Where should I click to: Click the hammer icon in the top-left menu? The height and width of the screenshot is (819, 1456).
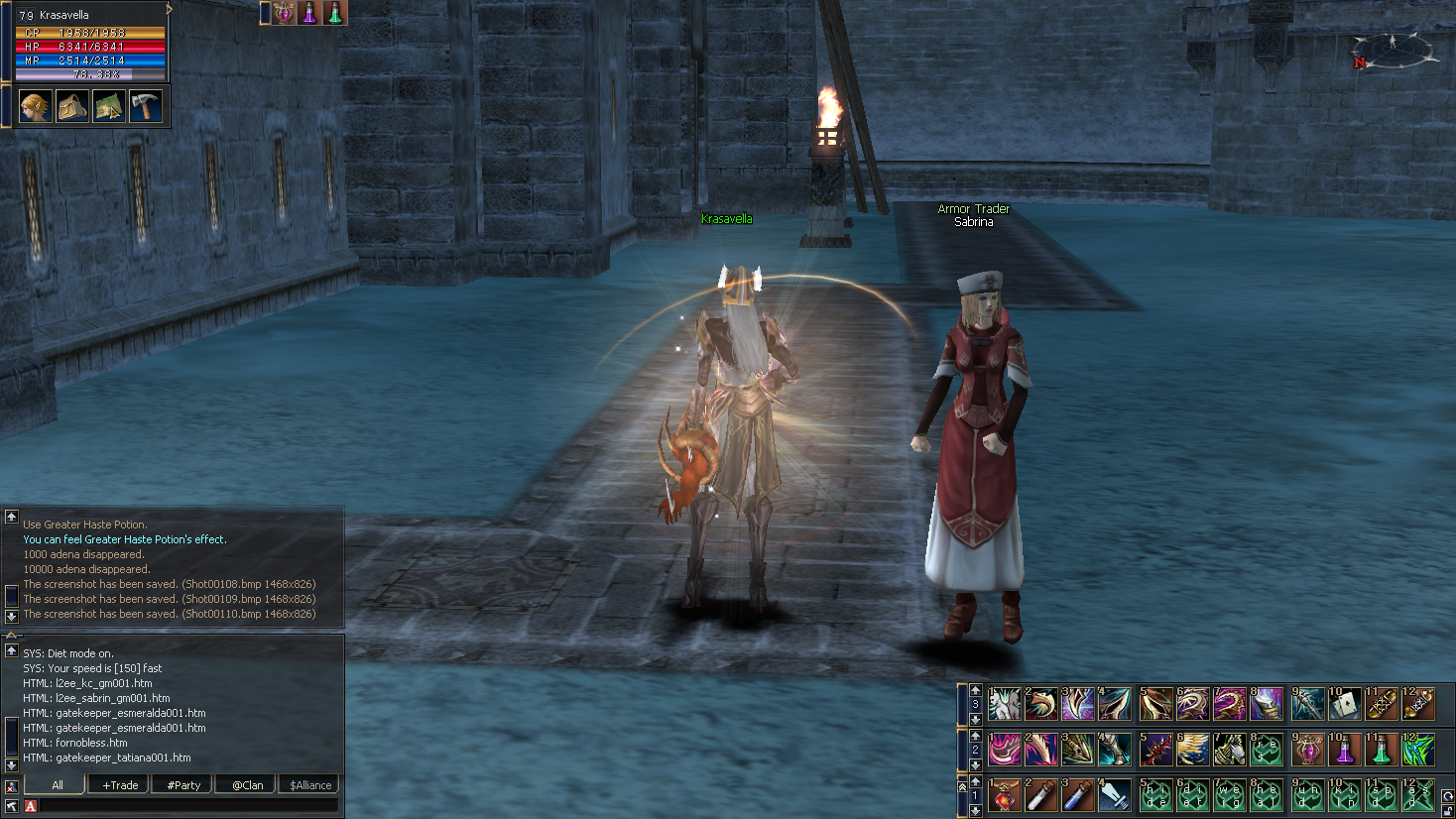click(145, 106)
